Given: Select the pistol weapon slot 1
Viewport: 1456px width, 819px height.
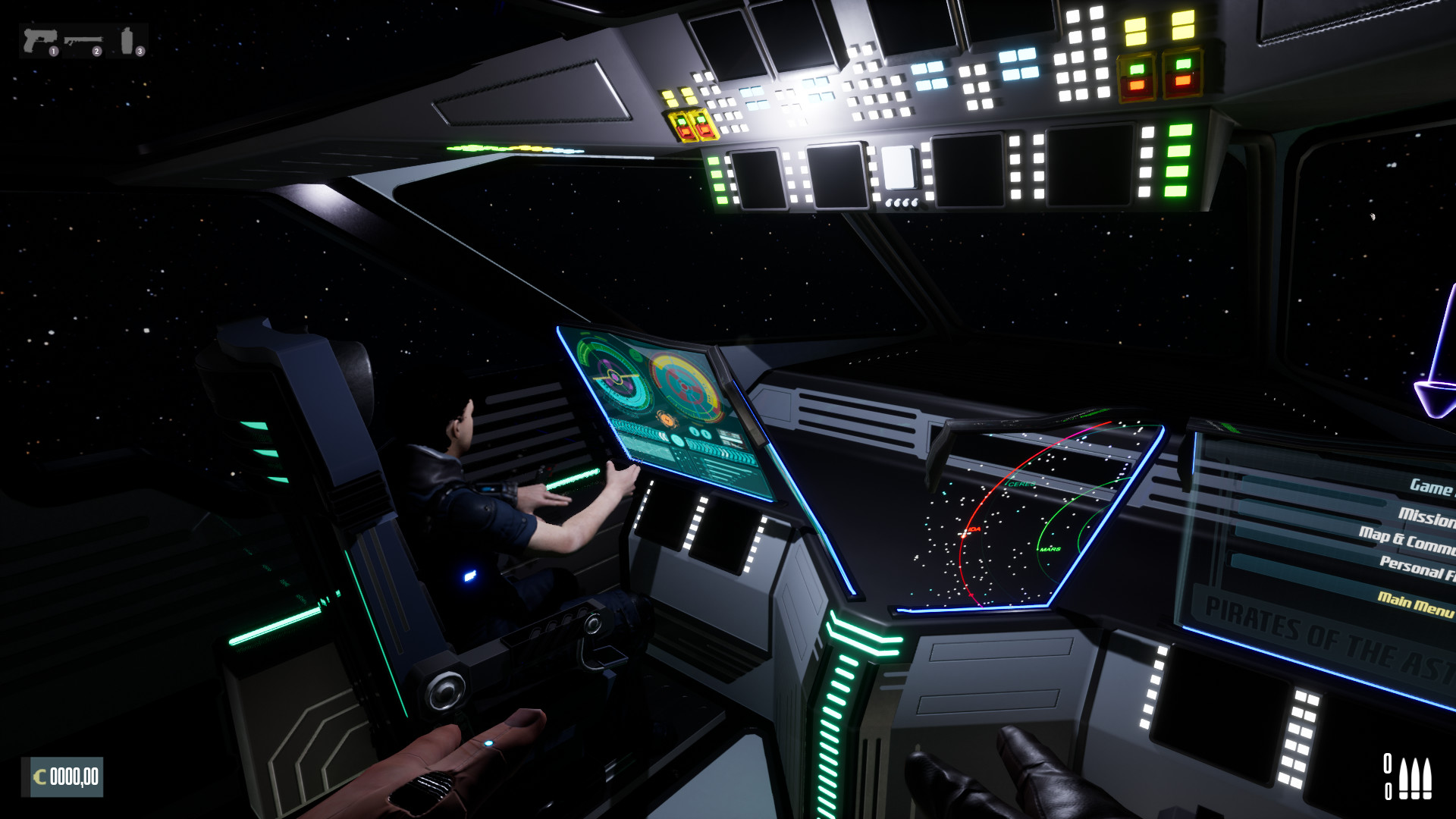Looking at the screenshot, I should [x=39, y=38].
